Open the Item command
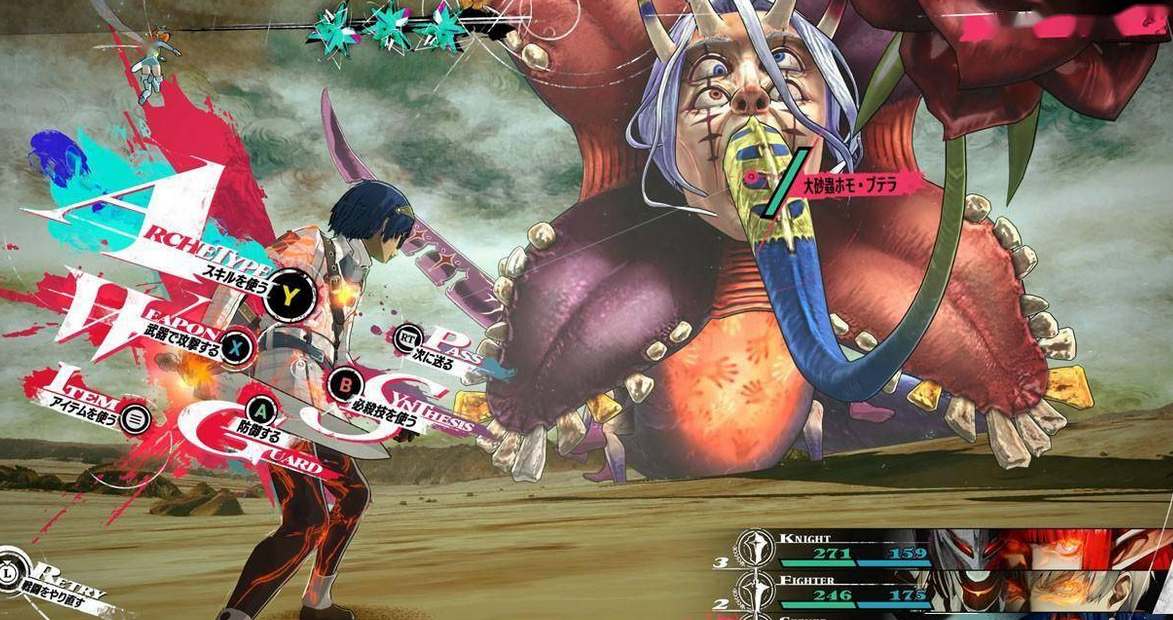Viewport: 1173px width, 620px height. click(x=135, y=419)
